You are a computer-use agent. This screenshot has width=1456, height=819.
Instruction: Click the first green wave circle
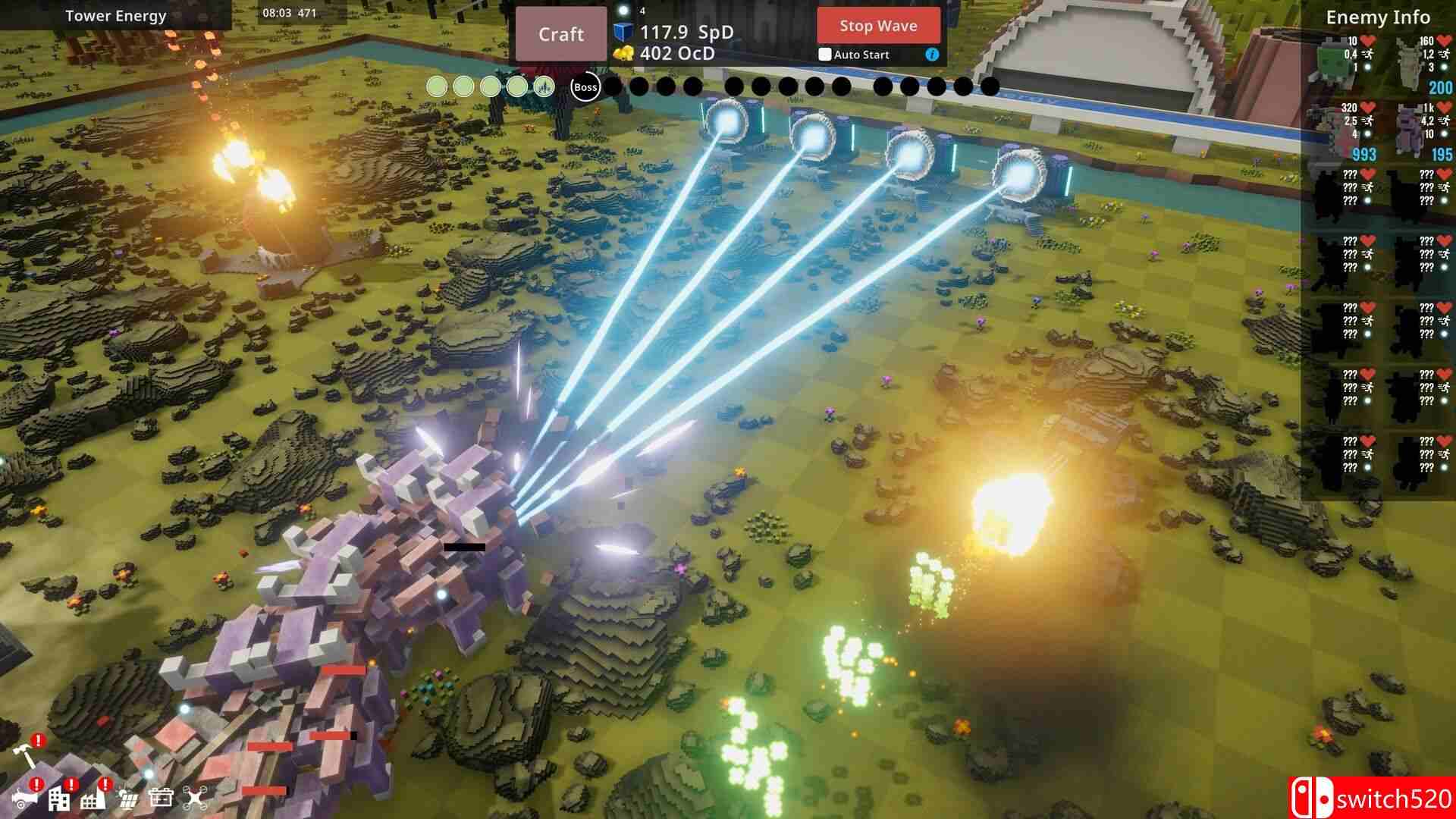pyautogui.click(x=436, y=87)
